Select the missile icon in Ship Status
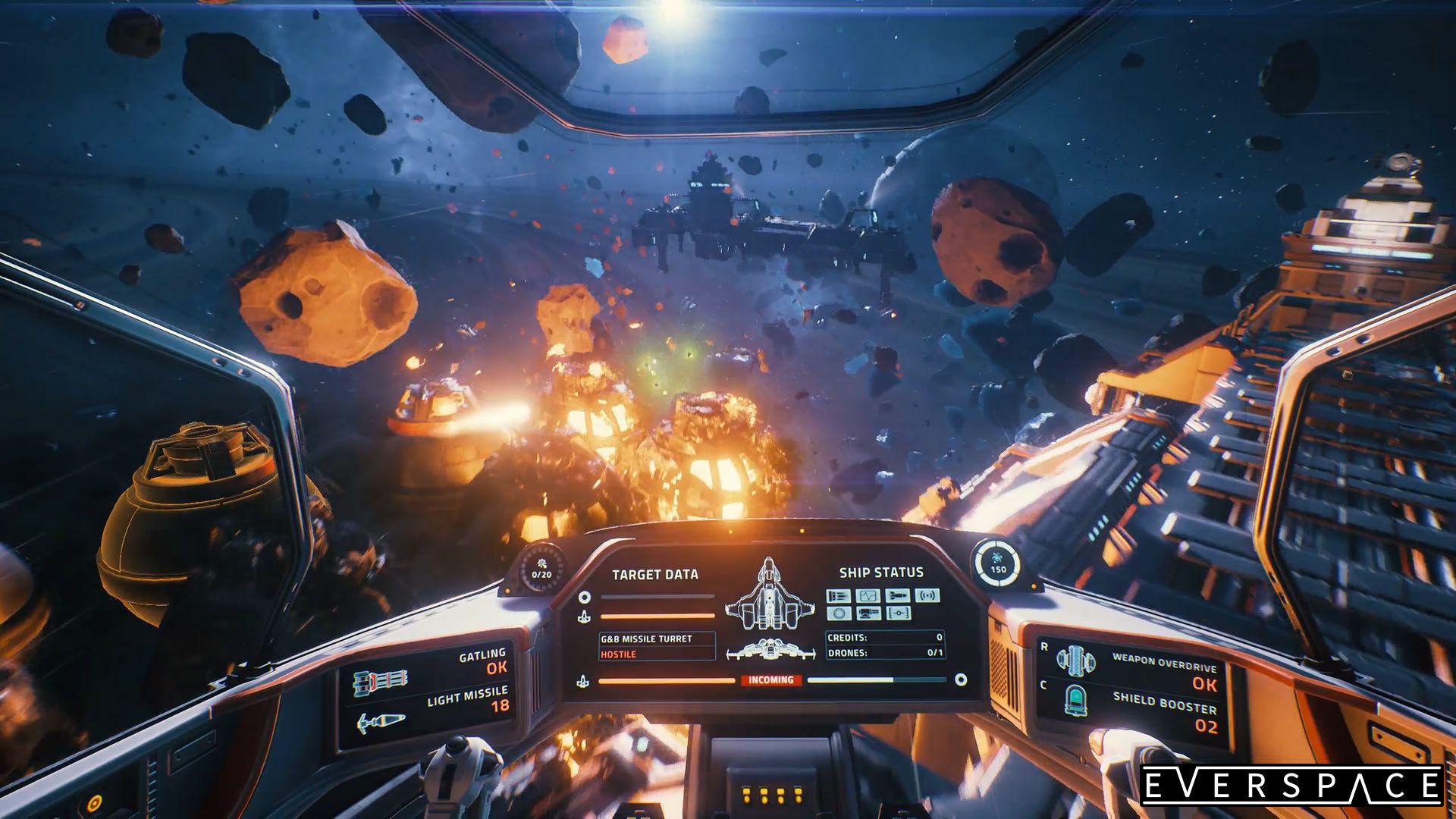 tap(899, 595)
